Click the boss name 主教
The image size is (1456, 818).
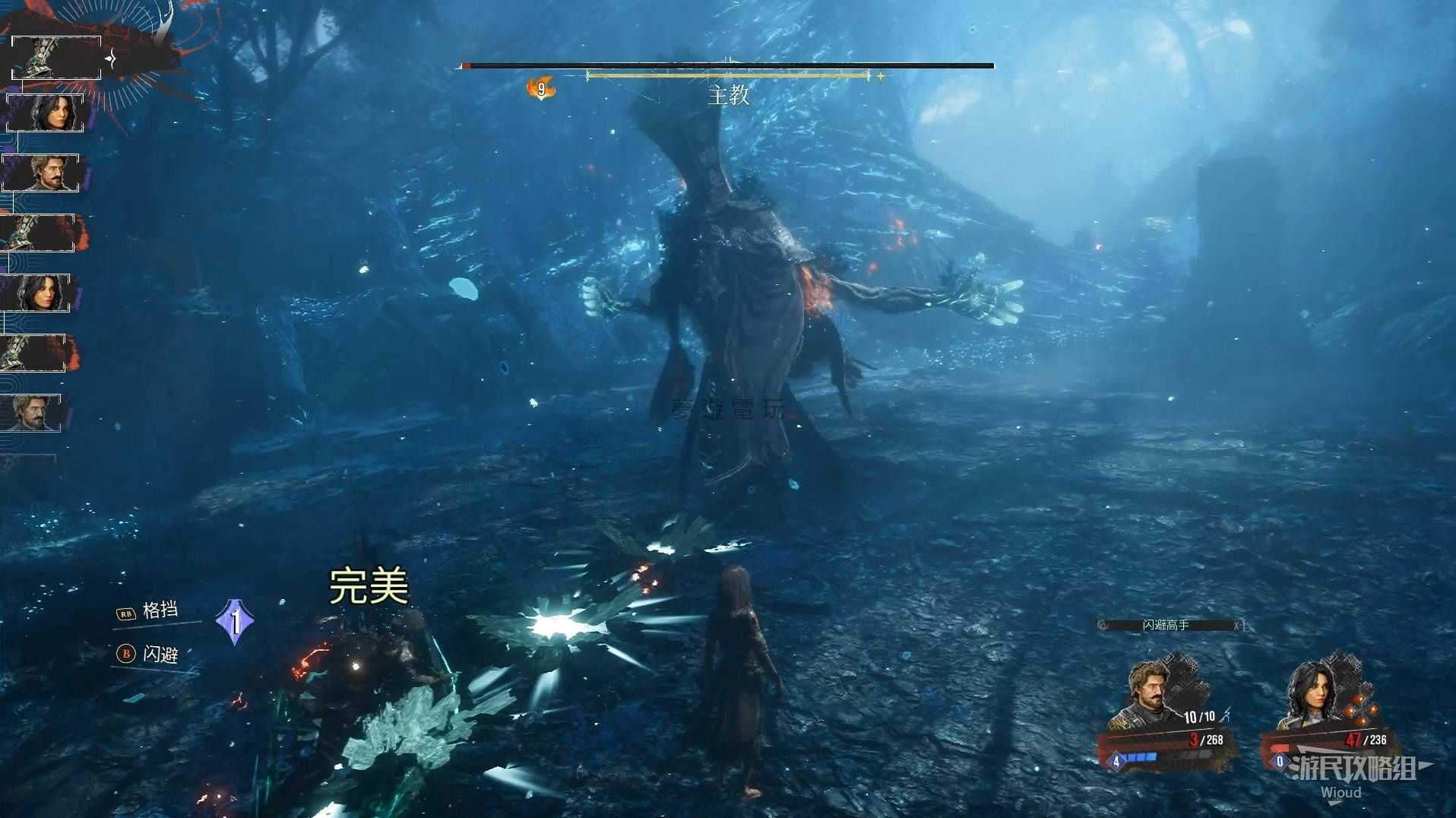point(728,96)
